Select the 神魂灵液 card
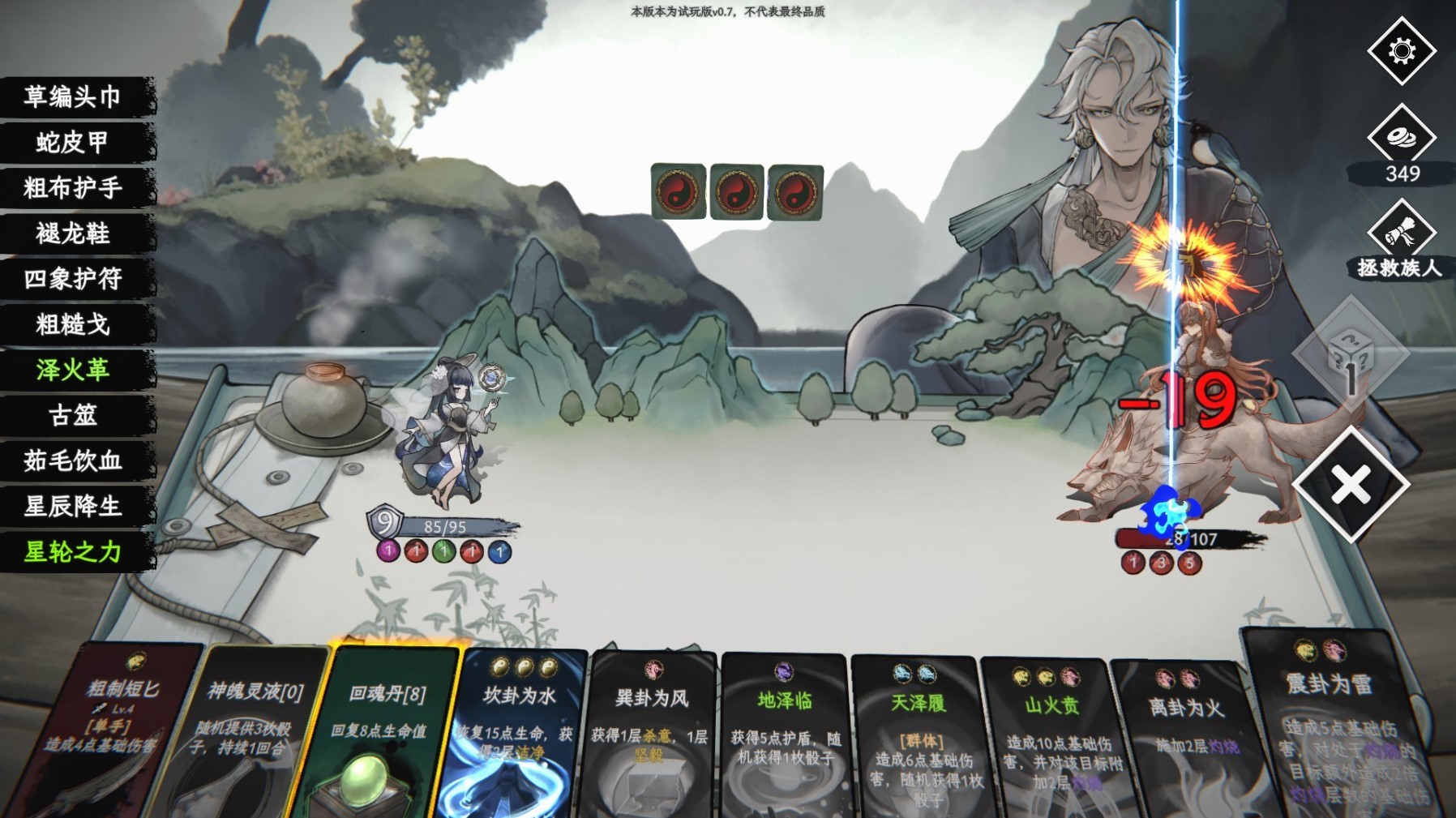1456x818 pixels. 251,730
